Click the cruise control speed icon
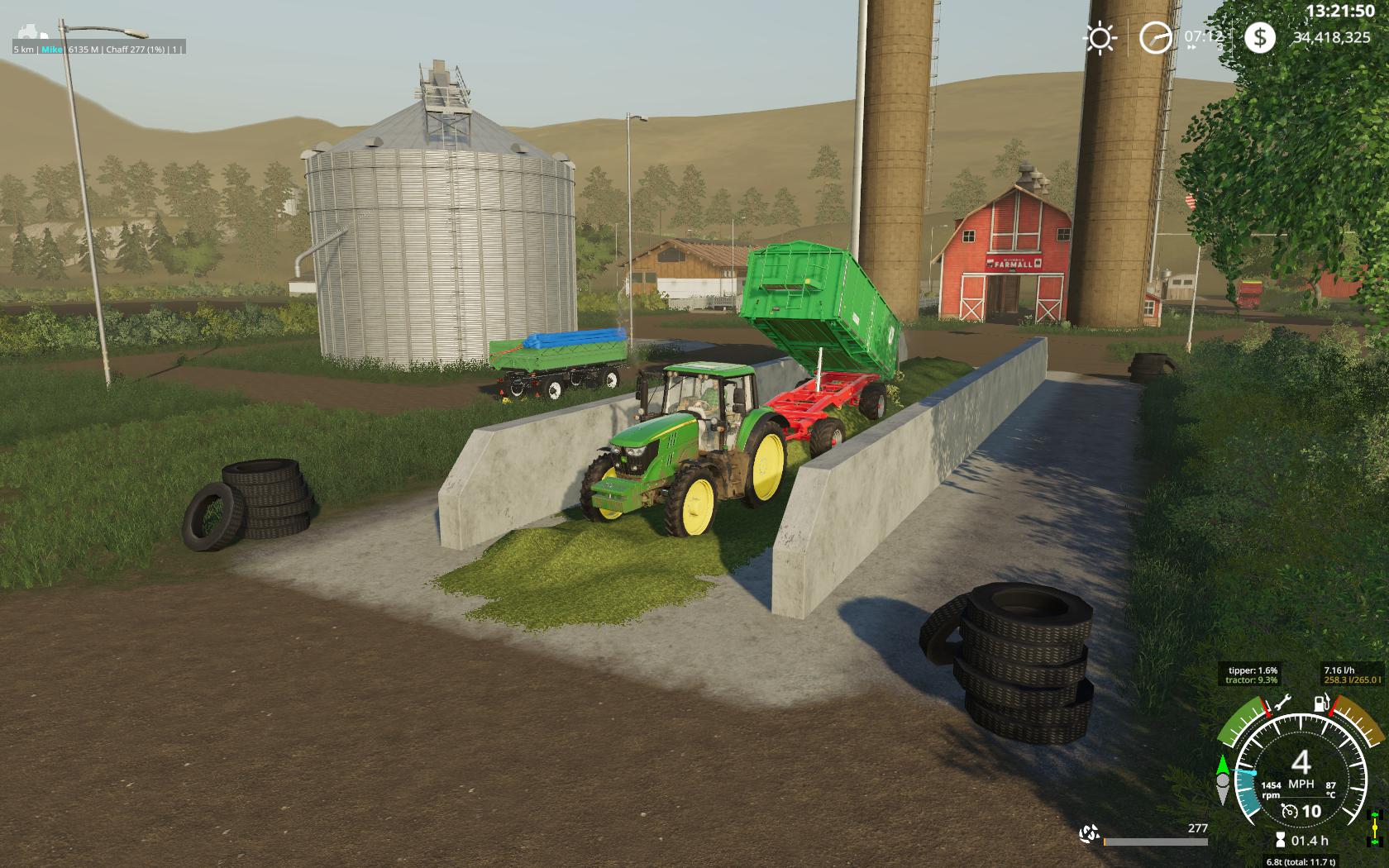 1289,811
